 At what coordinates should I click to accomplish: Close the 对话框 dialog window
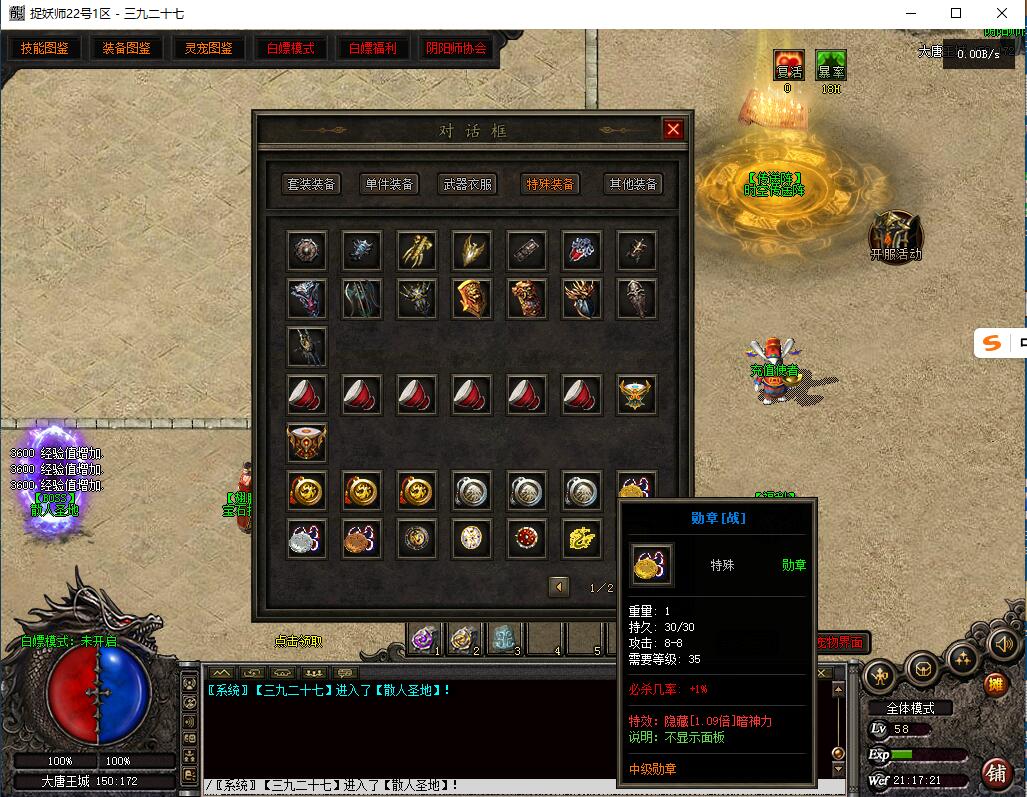pos(673,129)
